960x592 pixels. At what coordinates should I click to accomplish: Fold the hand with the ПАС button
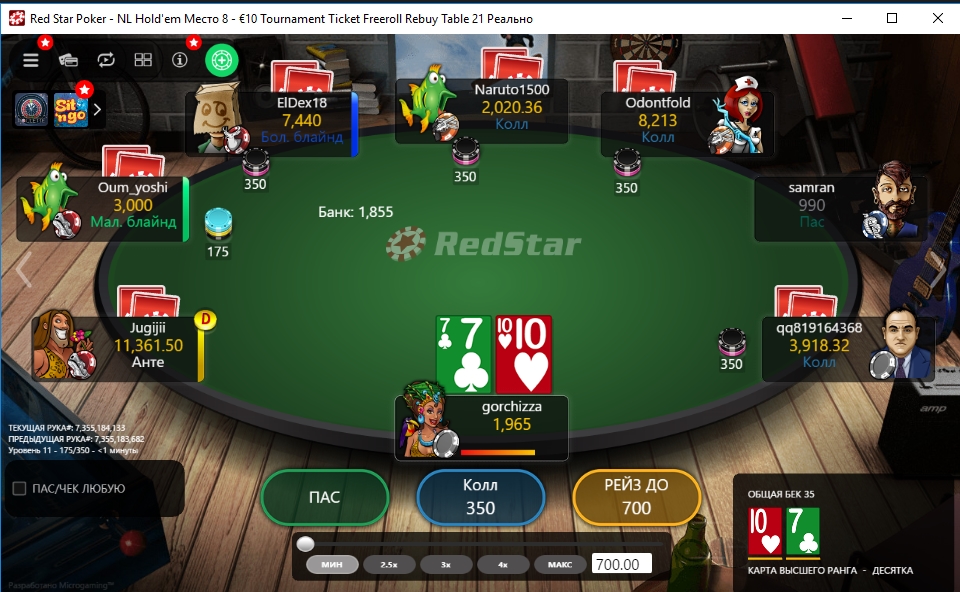(324, 497)
